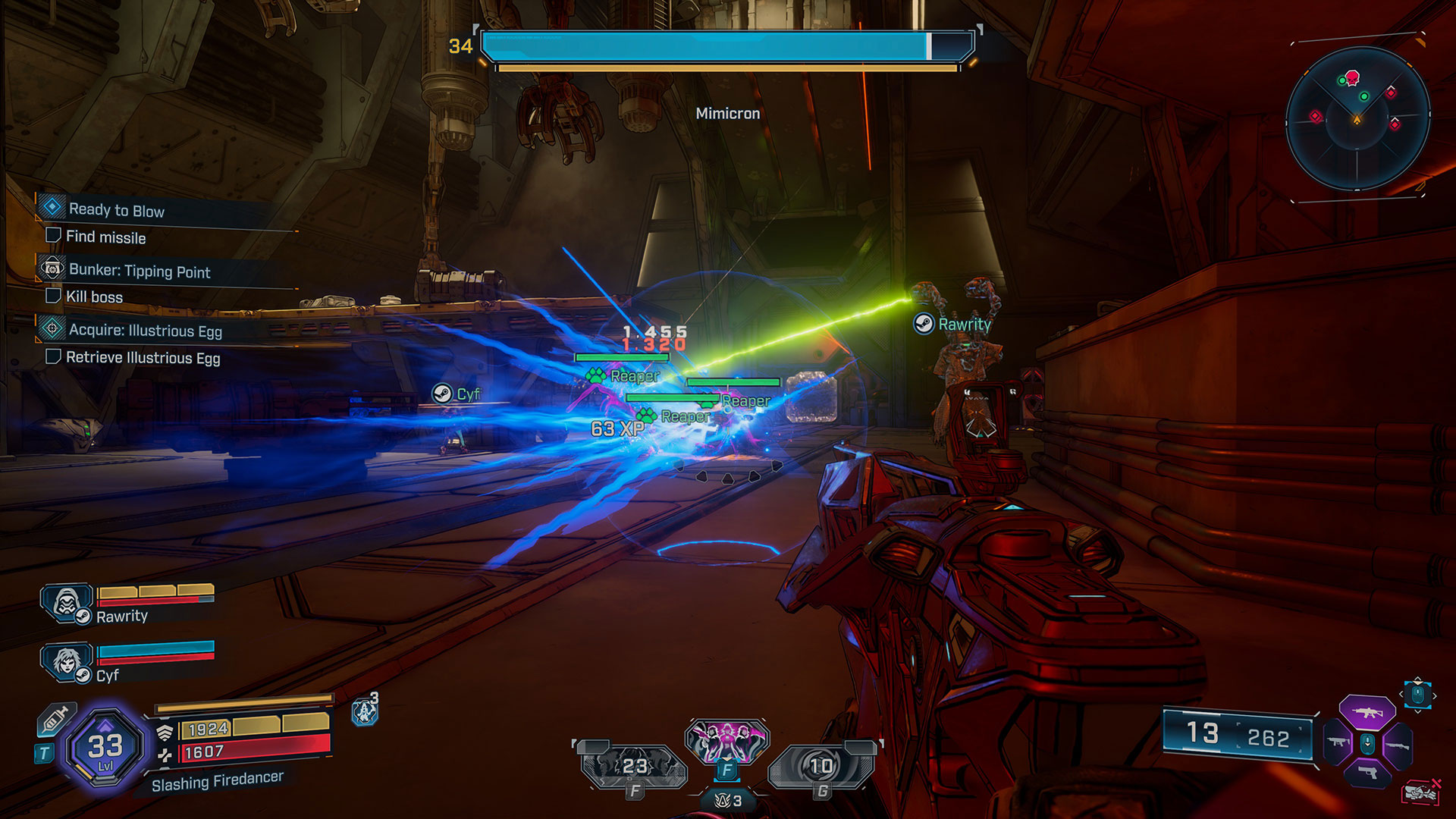
Task: Select the Ready to Blow quest entry
Action: (x=116, y=210)
